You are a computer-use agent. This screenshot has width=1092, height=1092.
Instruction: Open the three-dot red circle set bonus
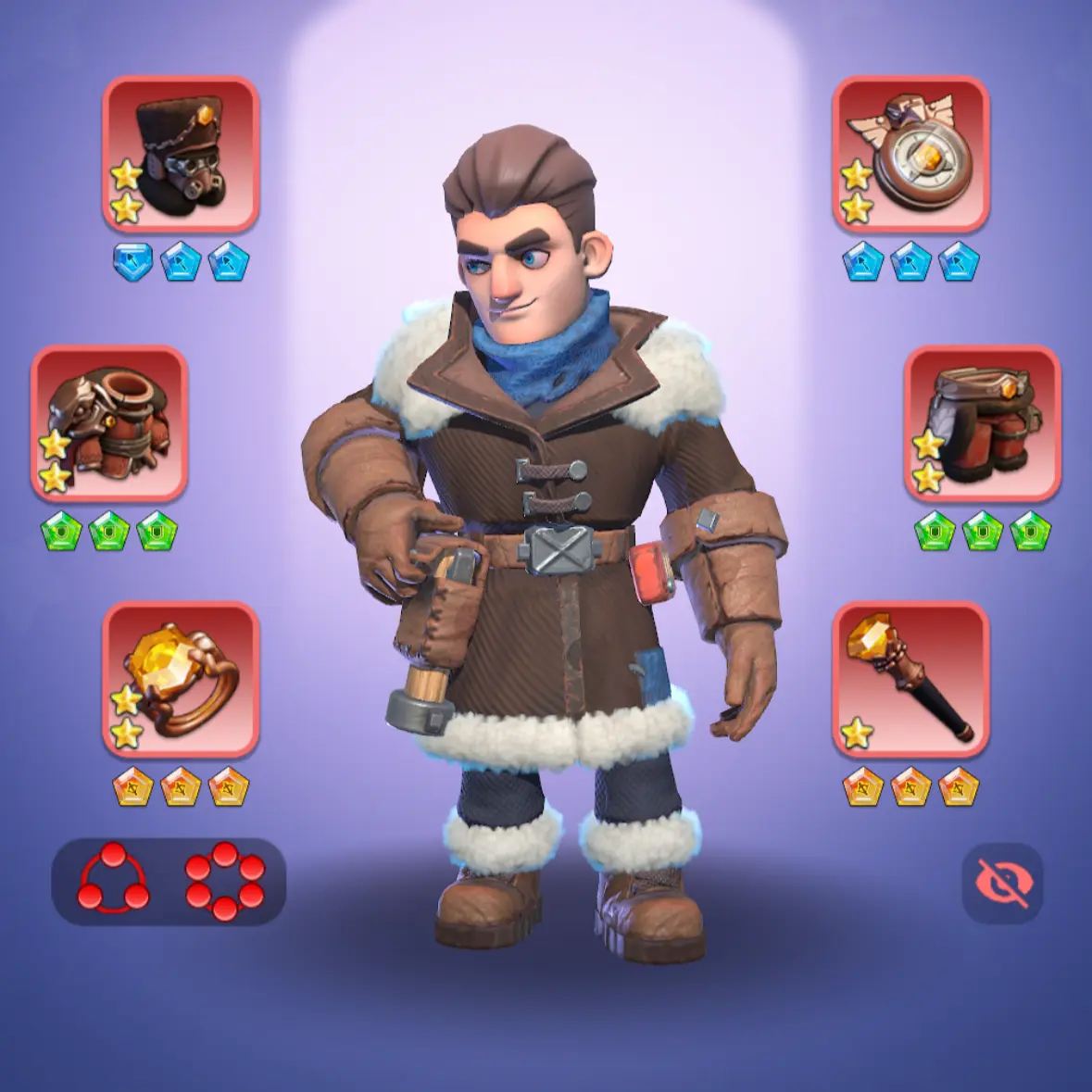pos(113,880)
